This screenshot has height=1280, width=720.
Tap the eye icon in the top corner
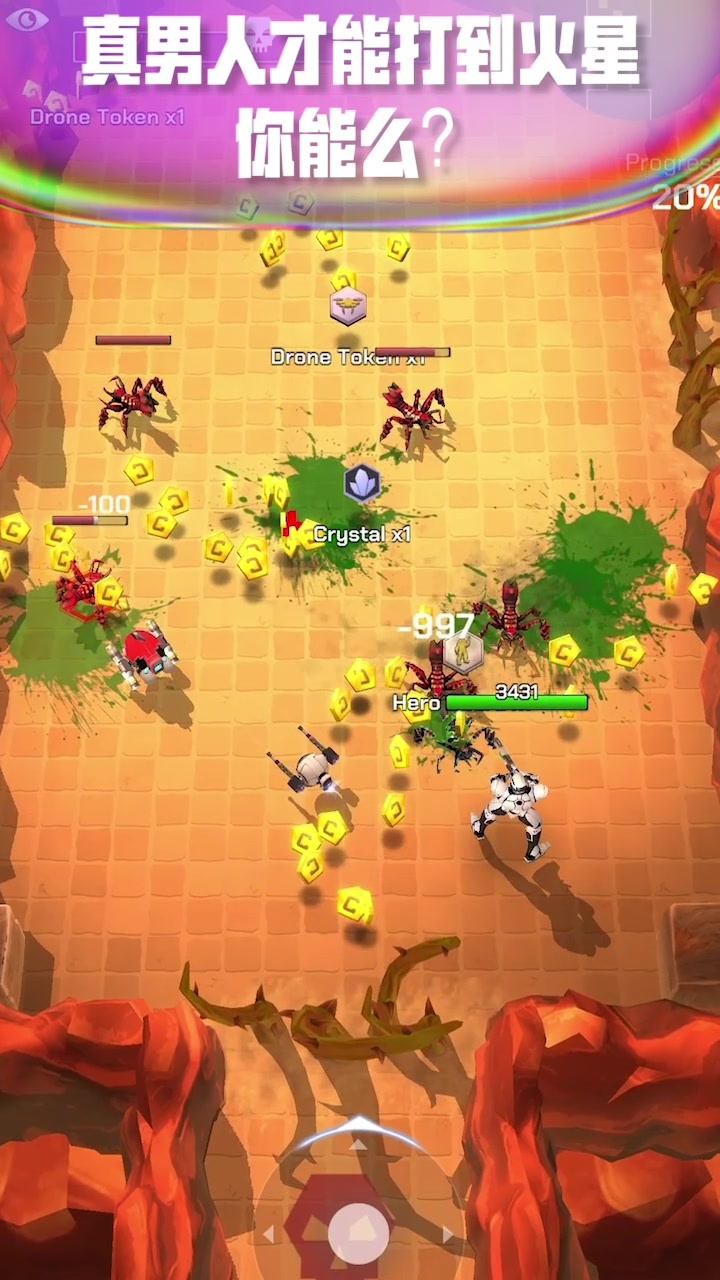pyautogui.click(x=27, y=19)
